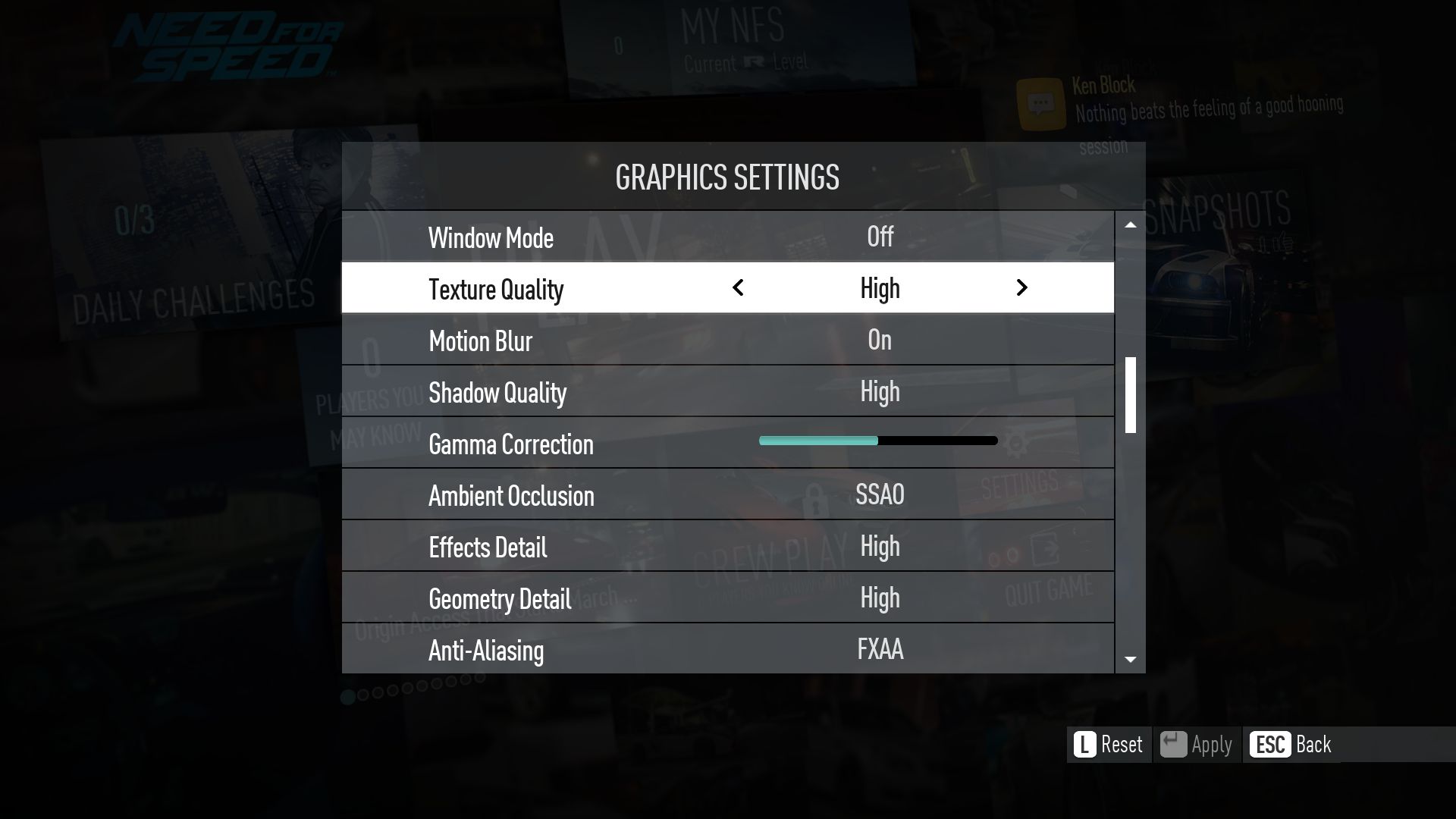
Task: Click the scrollbar up arrow
Action: (x=1130, y=225)
